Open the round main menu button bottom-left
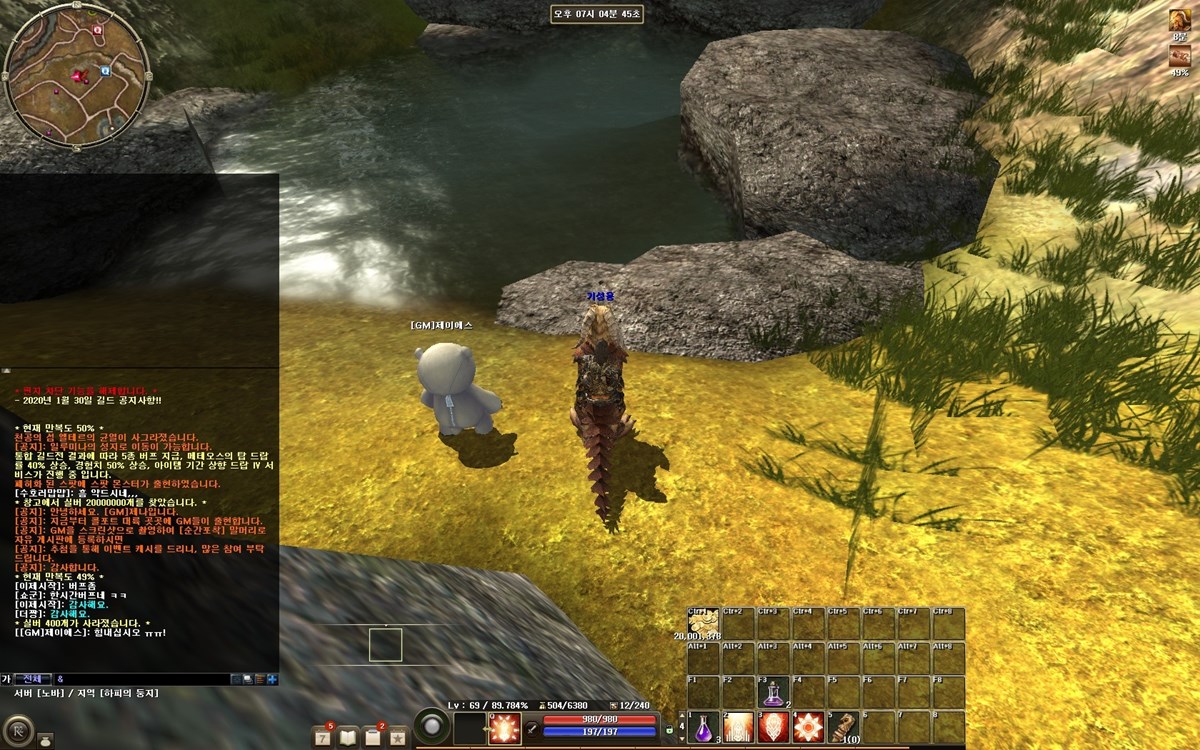The height and width of the screenshot is (750, 1200). (18, 731)
